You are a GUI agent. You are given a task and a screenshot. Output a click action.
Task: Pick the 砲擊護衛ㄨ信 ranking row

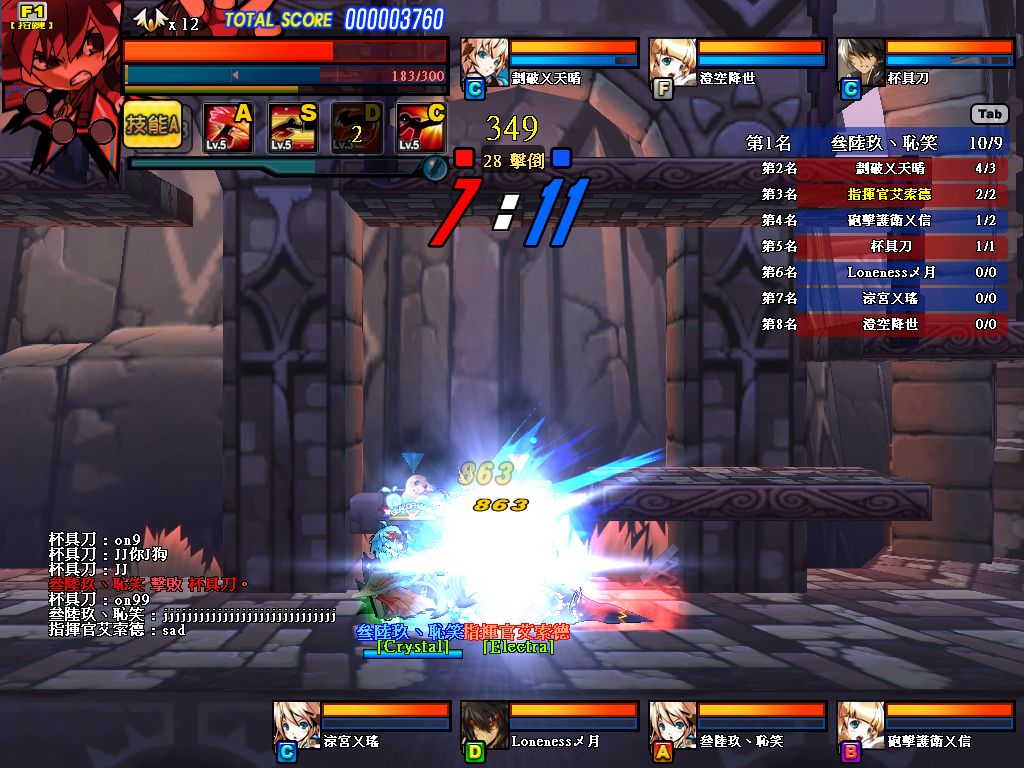[x=878, y=220]
